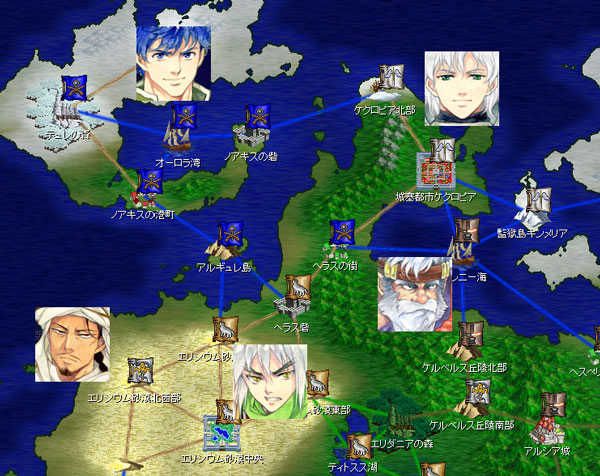Select the ヘラスの樹 territory node
Viewport: 600px width, 476px height.
(x=338, y=242)
